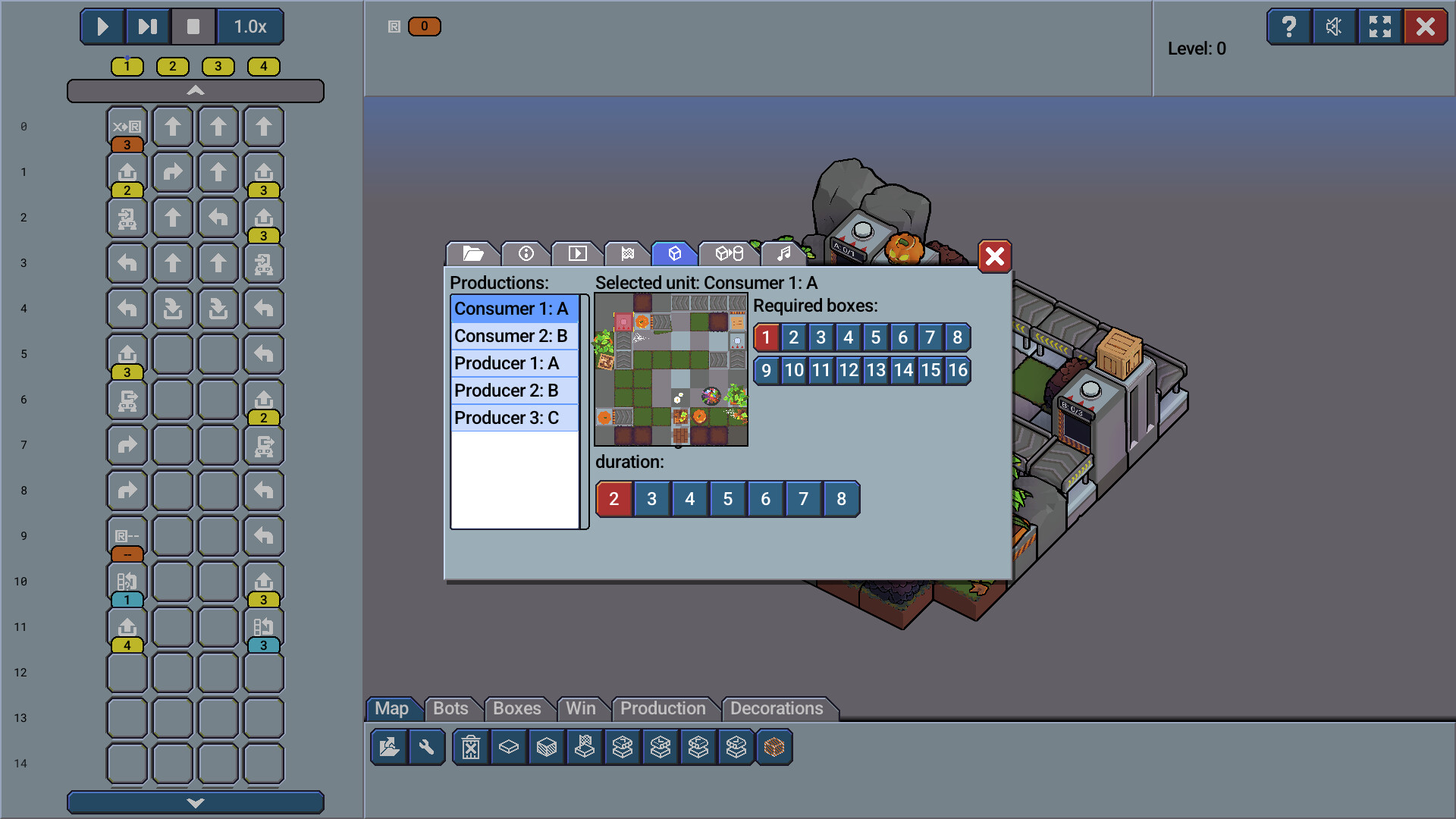Toggle required box number 7
Viewport: 1456px width, 819px height.
(930, 337)
